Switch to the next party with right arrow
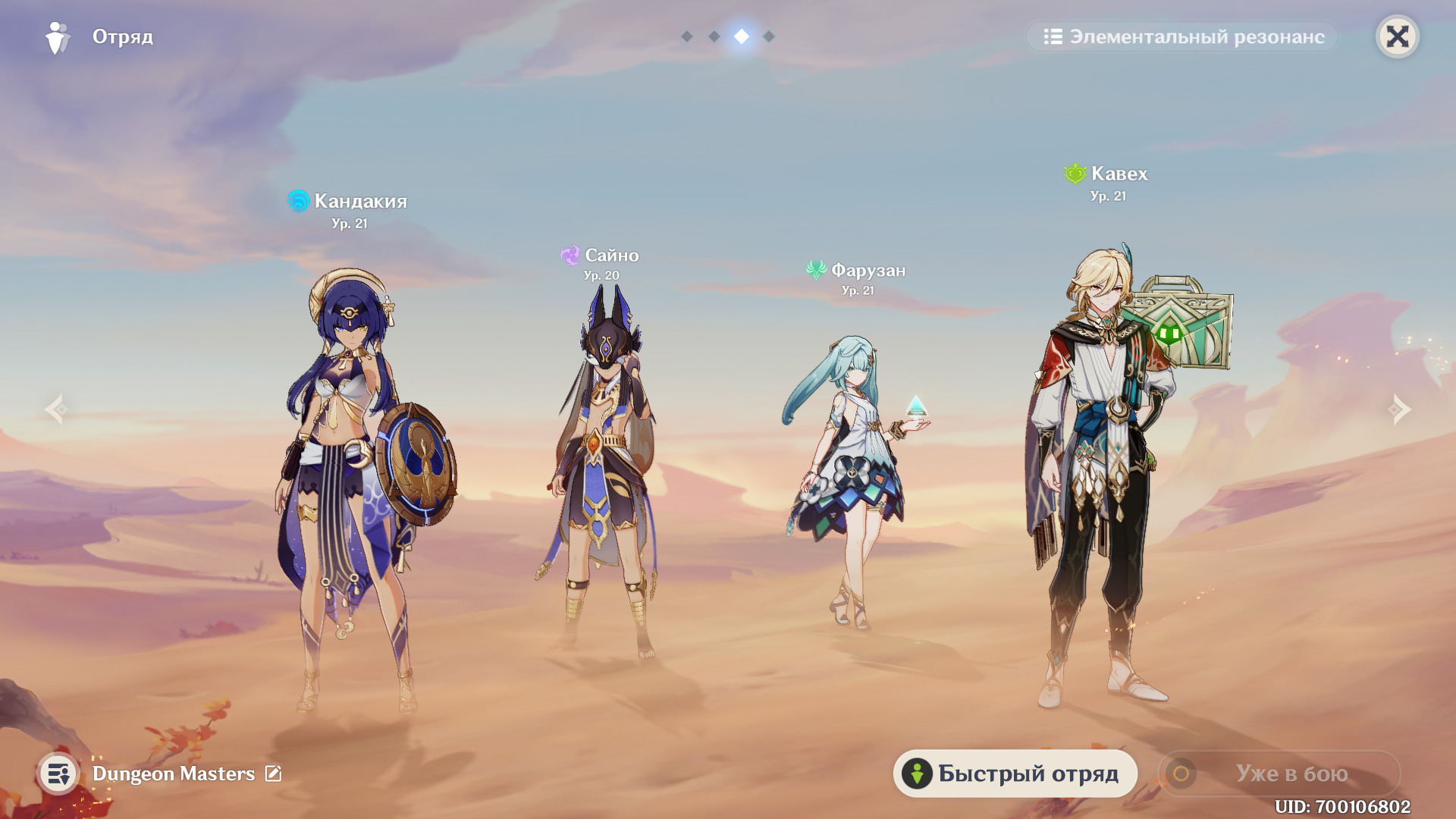 (x=1399, y=409)
